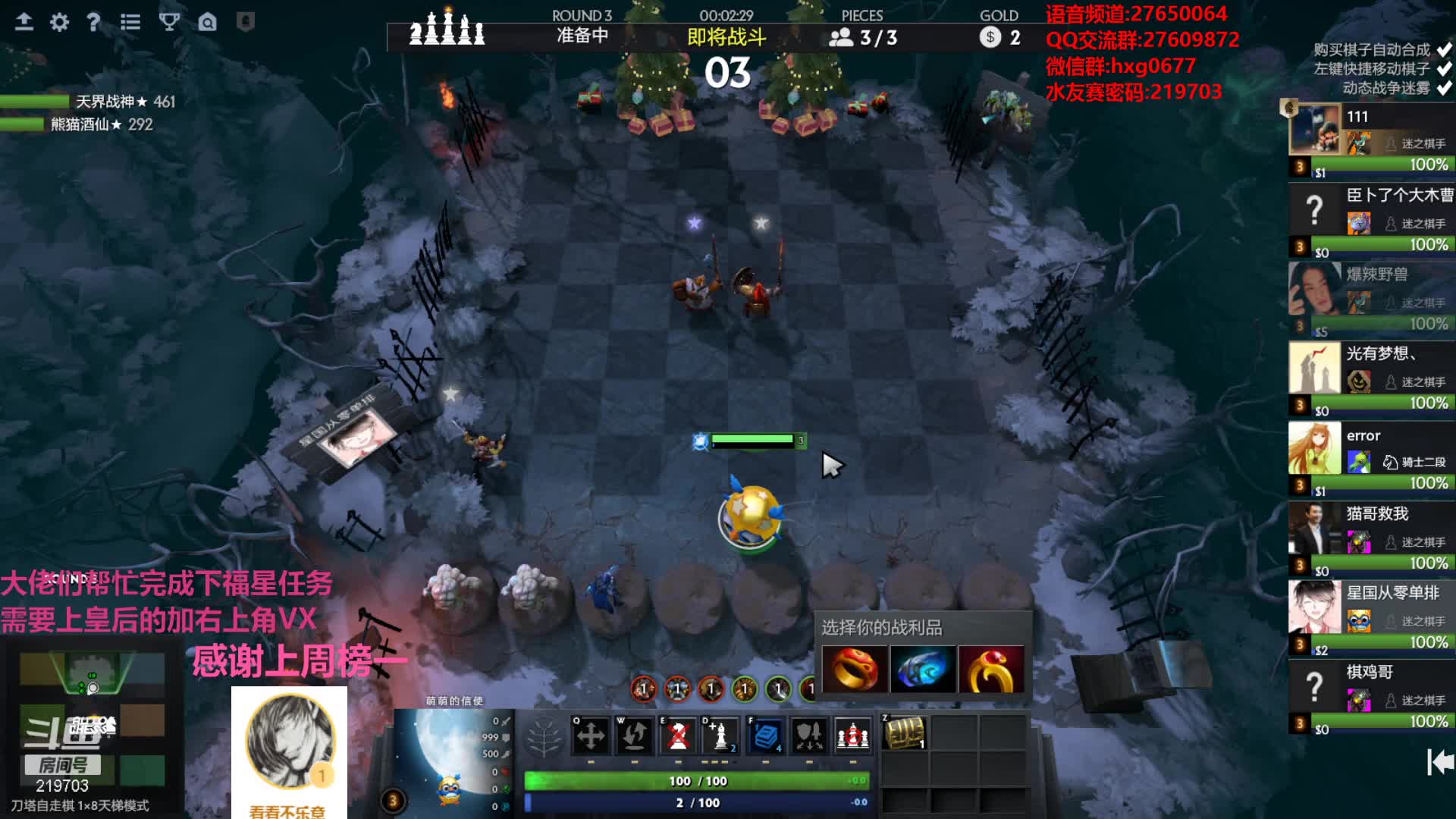1456x819 pixels.
Task: Select the golden treasure chest inventory slot
Action: 905,733
